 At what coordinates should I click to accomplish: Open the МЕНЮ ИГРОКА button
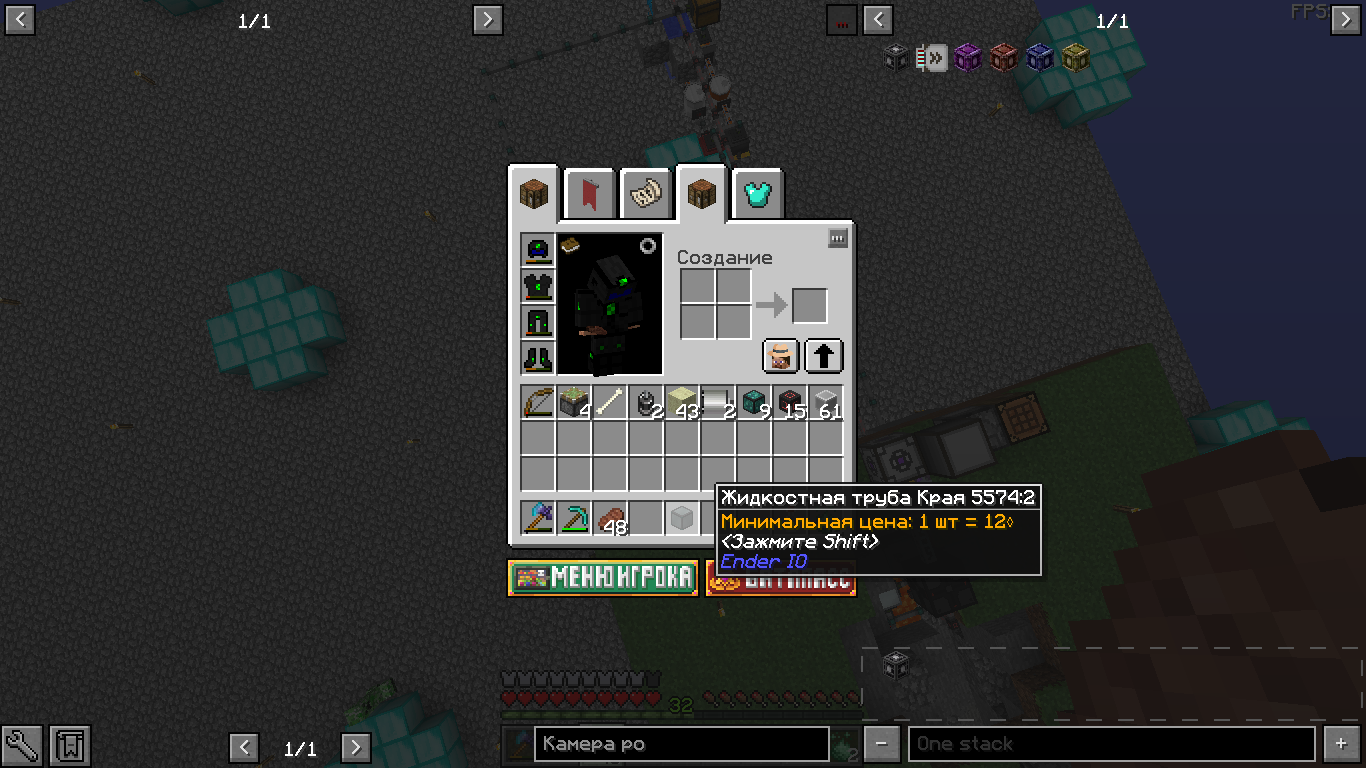point(603,577)
